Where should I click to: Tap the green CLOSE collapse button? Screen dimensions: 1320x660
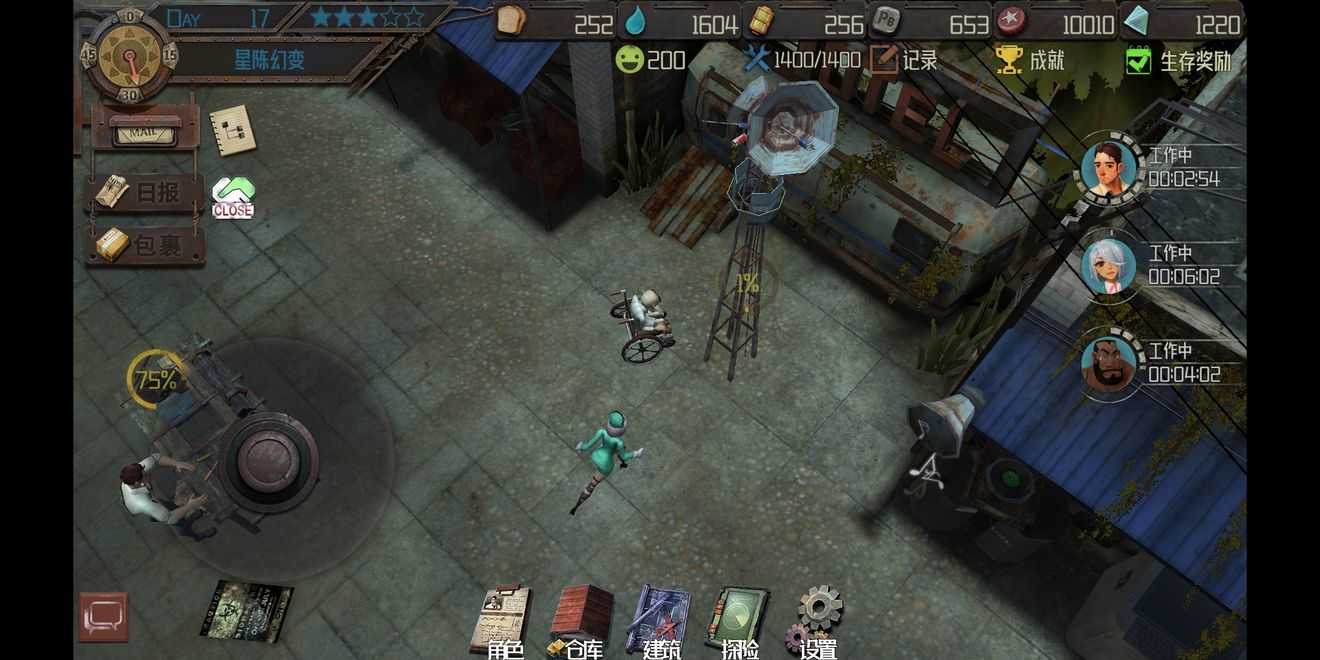[233, 197]
